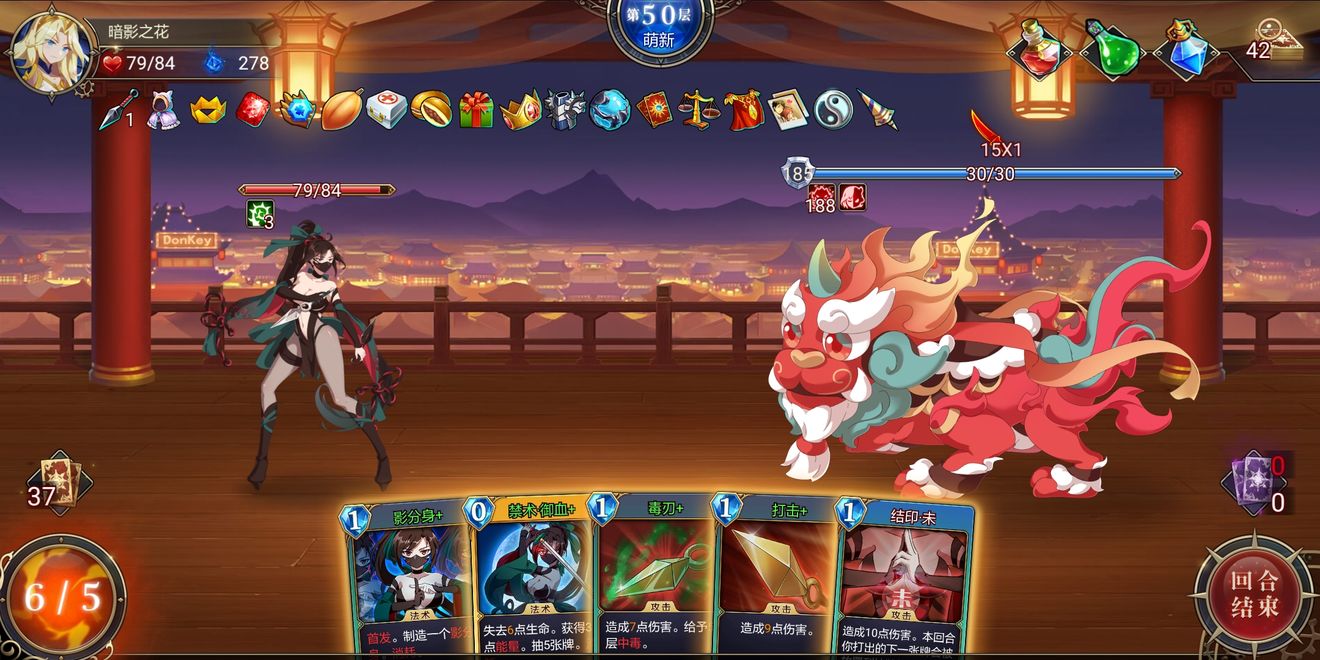Screen dimensions: 1320x660
Task: Pick the 结印·未 card
Action: pos(905,580)
